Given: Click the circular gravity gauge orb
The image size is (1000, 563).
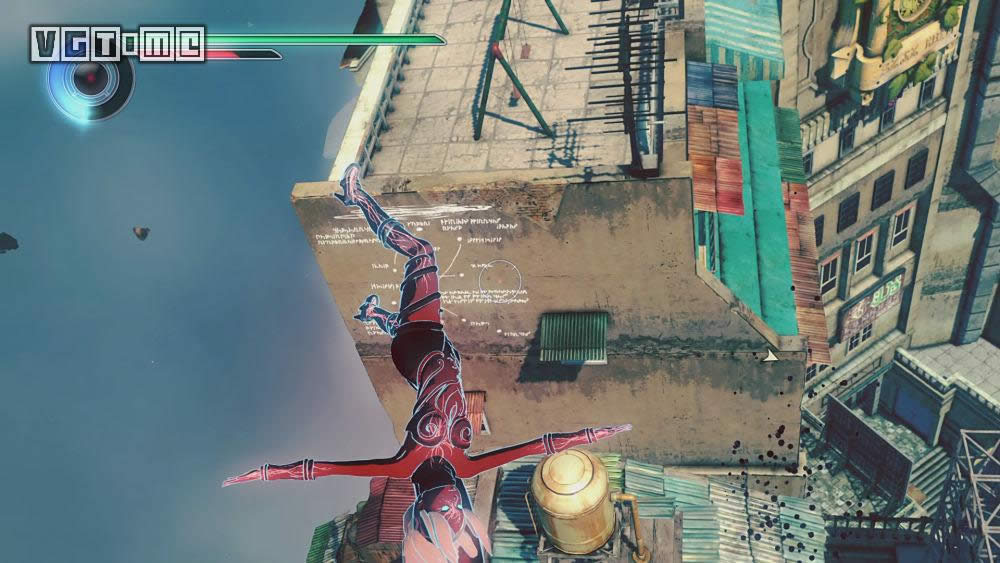Looking at the screenshot, I should (93, 82).
